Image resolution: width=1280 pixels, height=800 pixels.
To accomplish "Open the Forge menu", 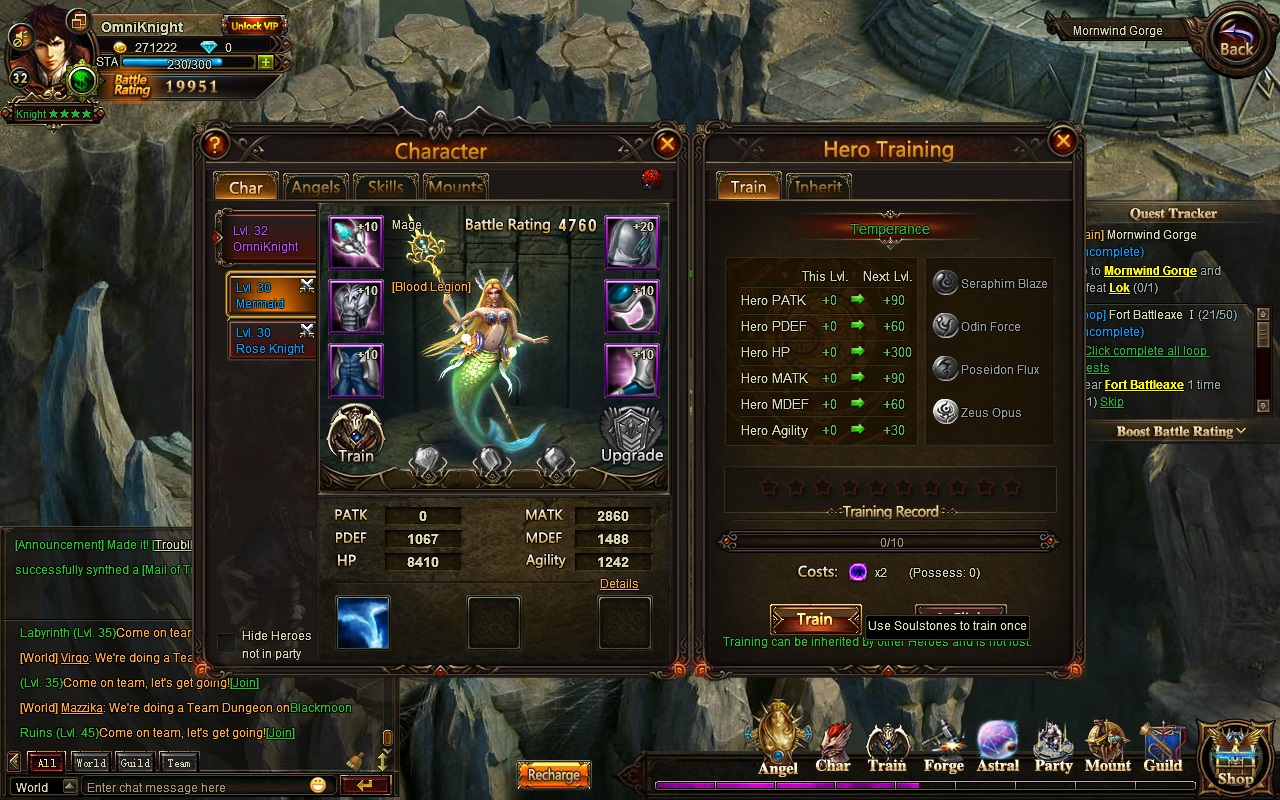I will (943, 748).
